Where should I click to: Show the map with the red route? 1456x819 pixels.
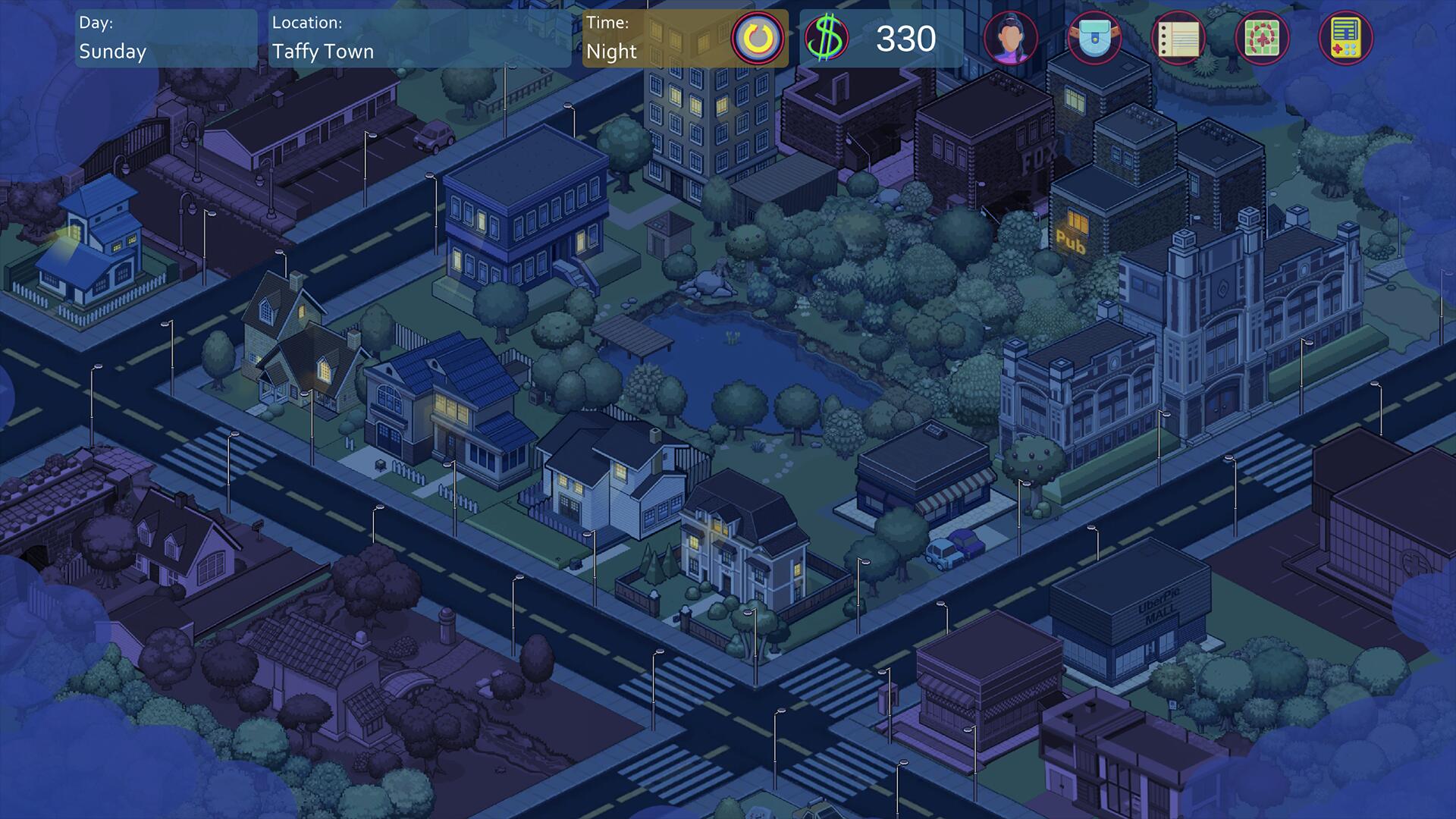click(1262, 38)
